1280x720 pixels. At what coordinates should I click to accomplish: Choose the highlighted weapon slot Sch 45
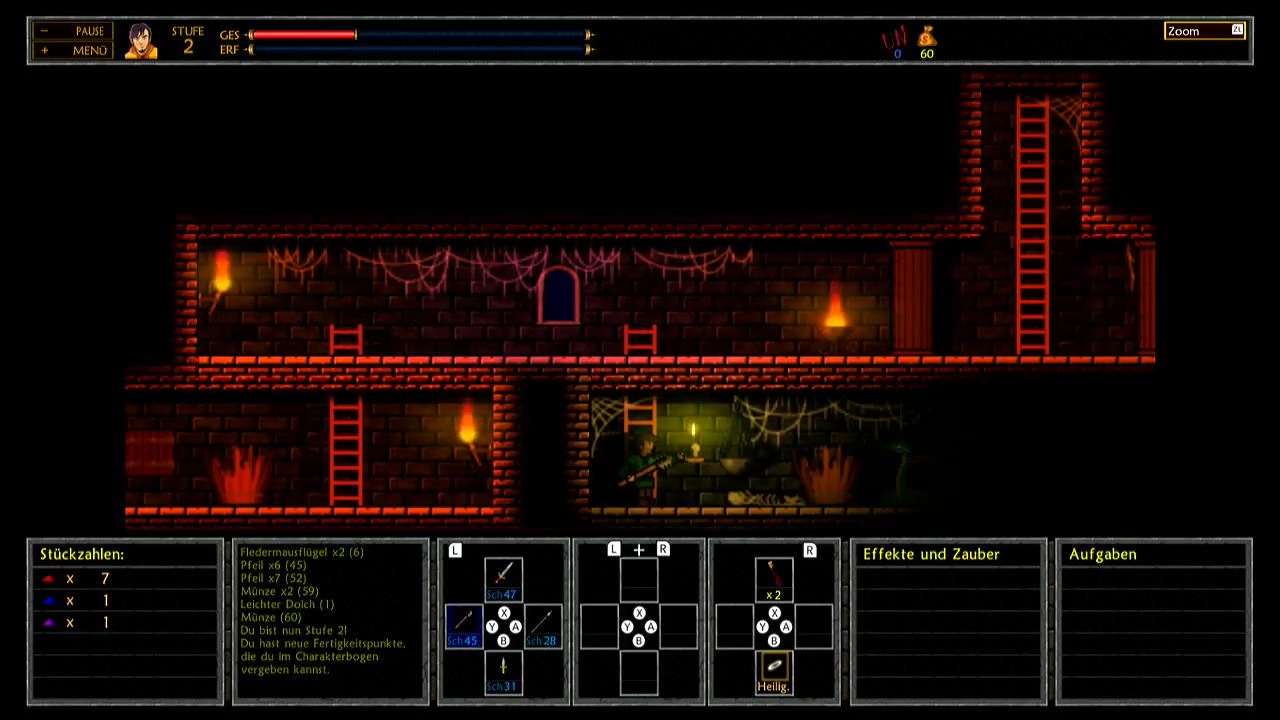463,626
